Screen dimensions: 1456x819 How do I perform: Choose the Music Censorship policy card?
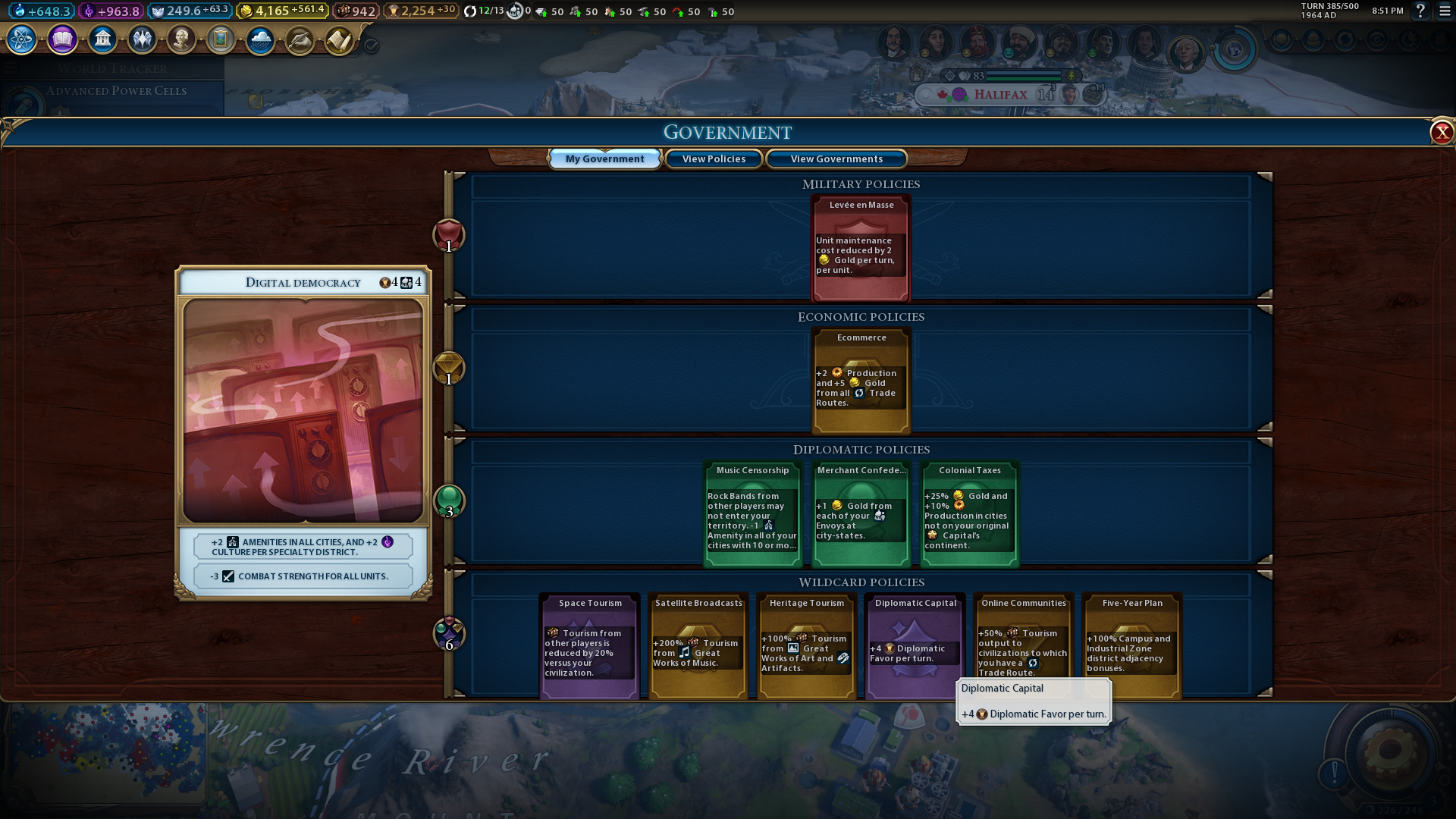point(752,514)
